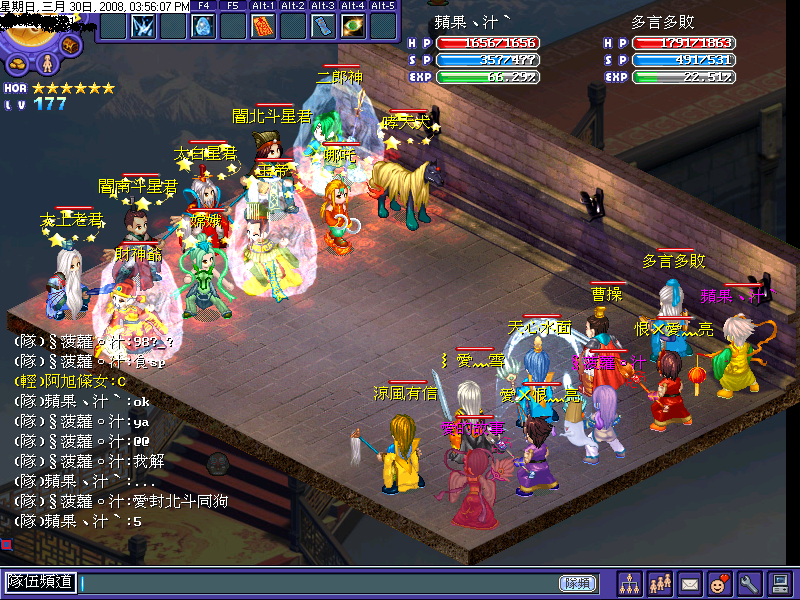Click the 隊頻 team channel button

click(577, 583)
